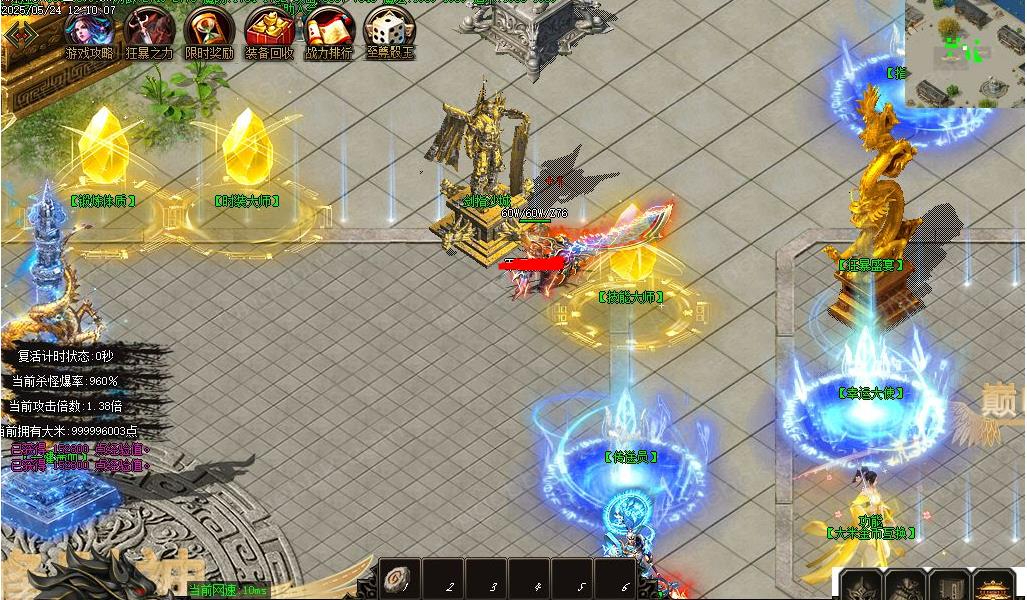Show the 战力排行 power ranking scroll
This screenshot has width=1027, height=600.
click(329, 30)
